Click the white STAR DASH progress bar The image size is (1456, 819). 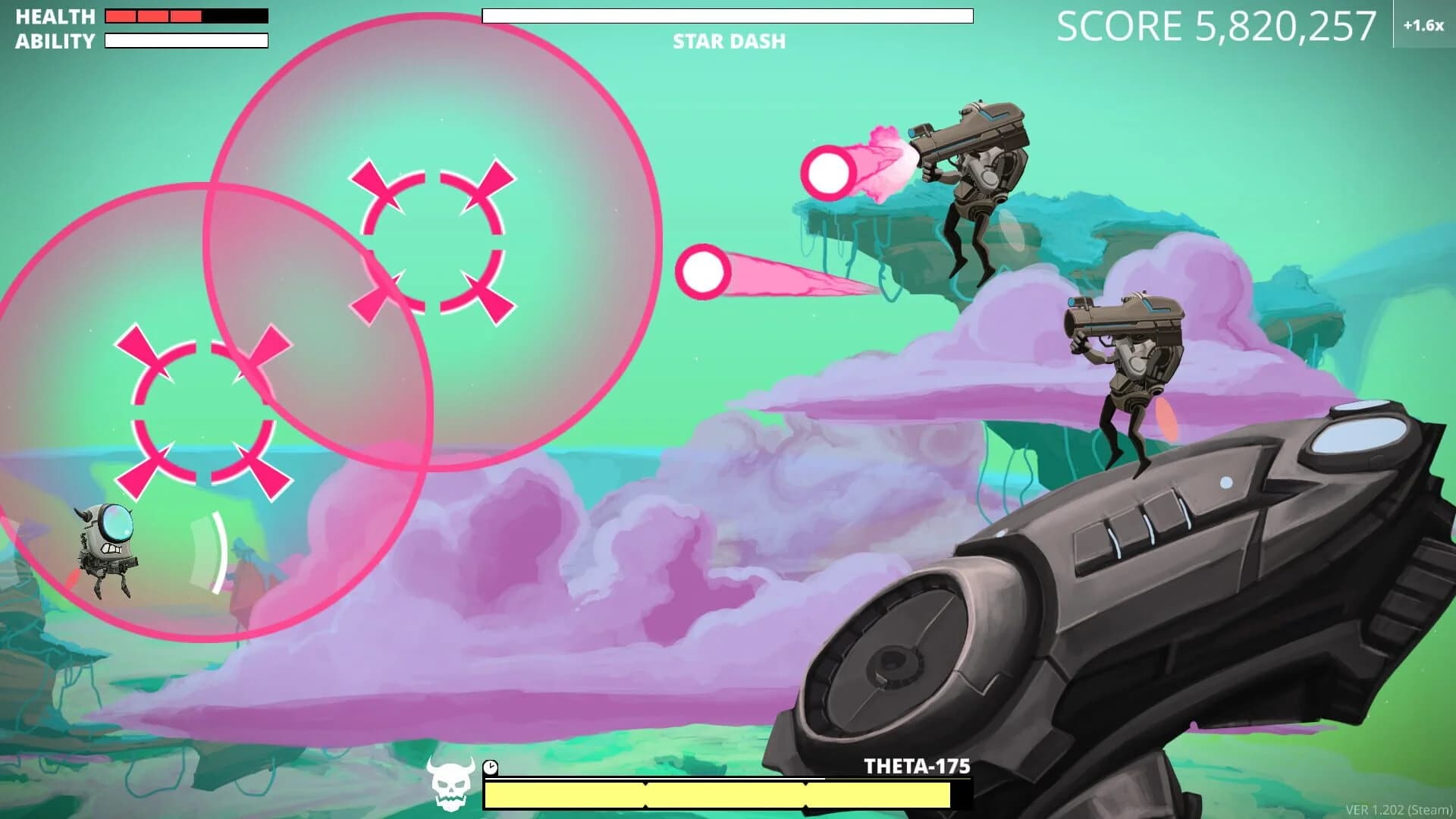coord(728,15)
